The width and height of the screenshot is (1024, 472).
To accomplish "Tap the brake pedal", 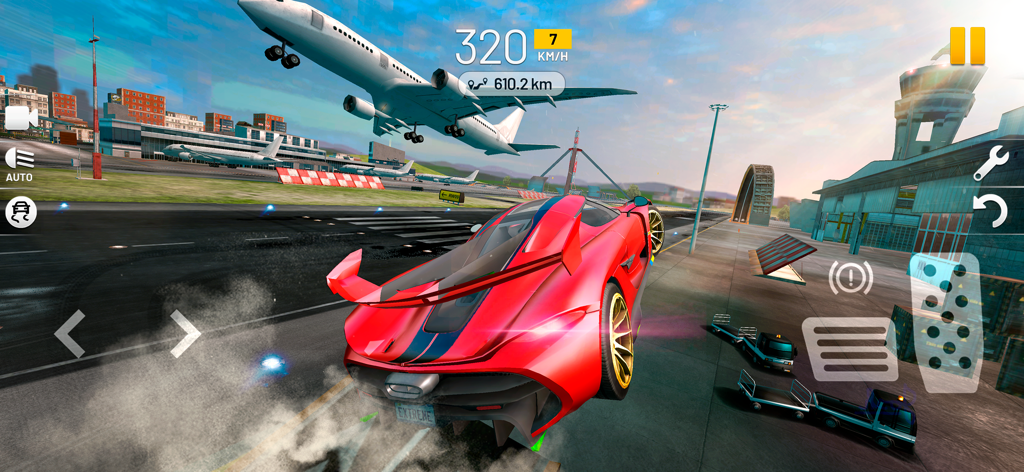I will 849,349.
